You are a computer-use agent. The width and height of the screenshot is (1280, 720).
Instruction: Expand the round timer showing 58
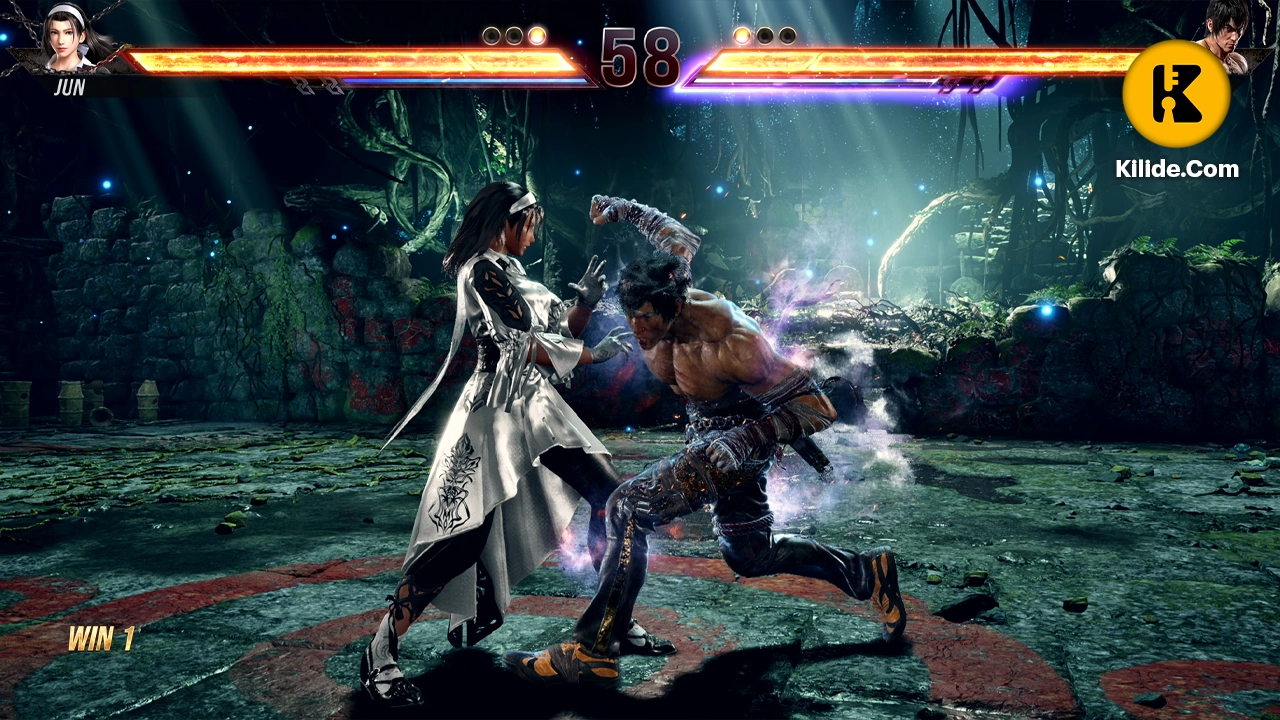click(x=640, y=58)
